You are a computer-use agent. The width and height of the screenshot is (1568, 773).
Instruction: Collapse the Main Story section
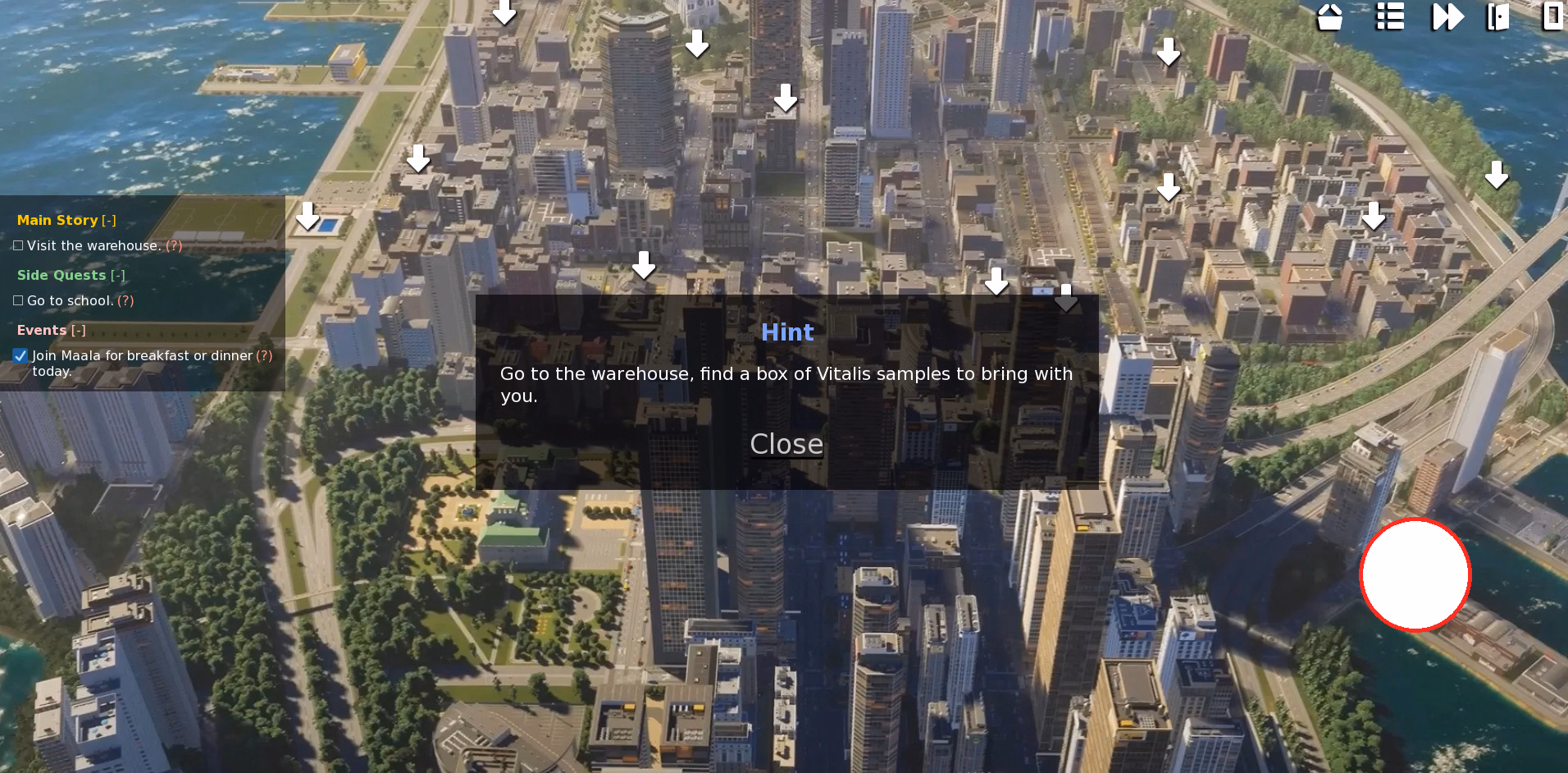109,220
